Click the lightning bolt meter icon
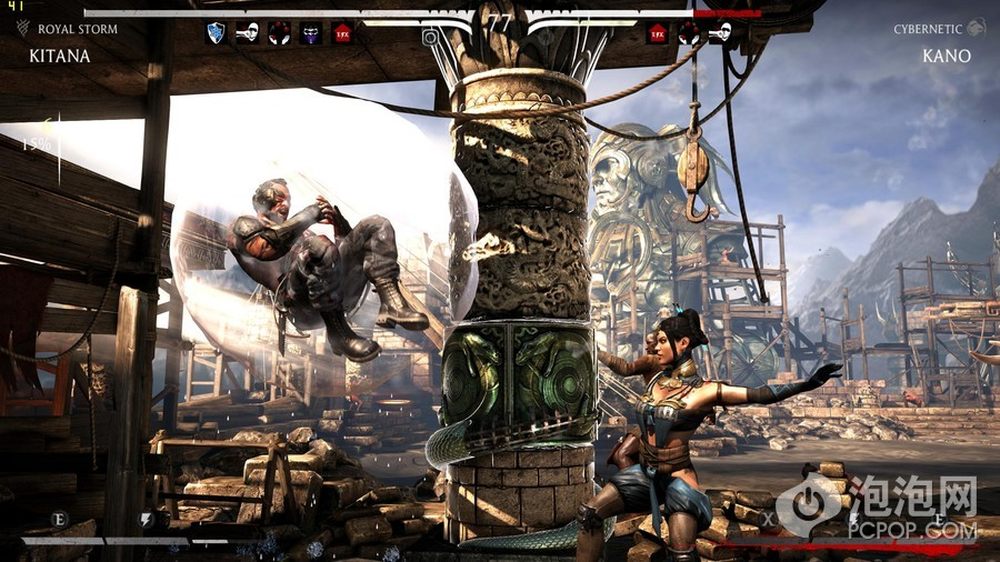The image size is (1000, 562). click(x=147, y=518)
